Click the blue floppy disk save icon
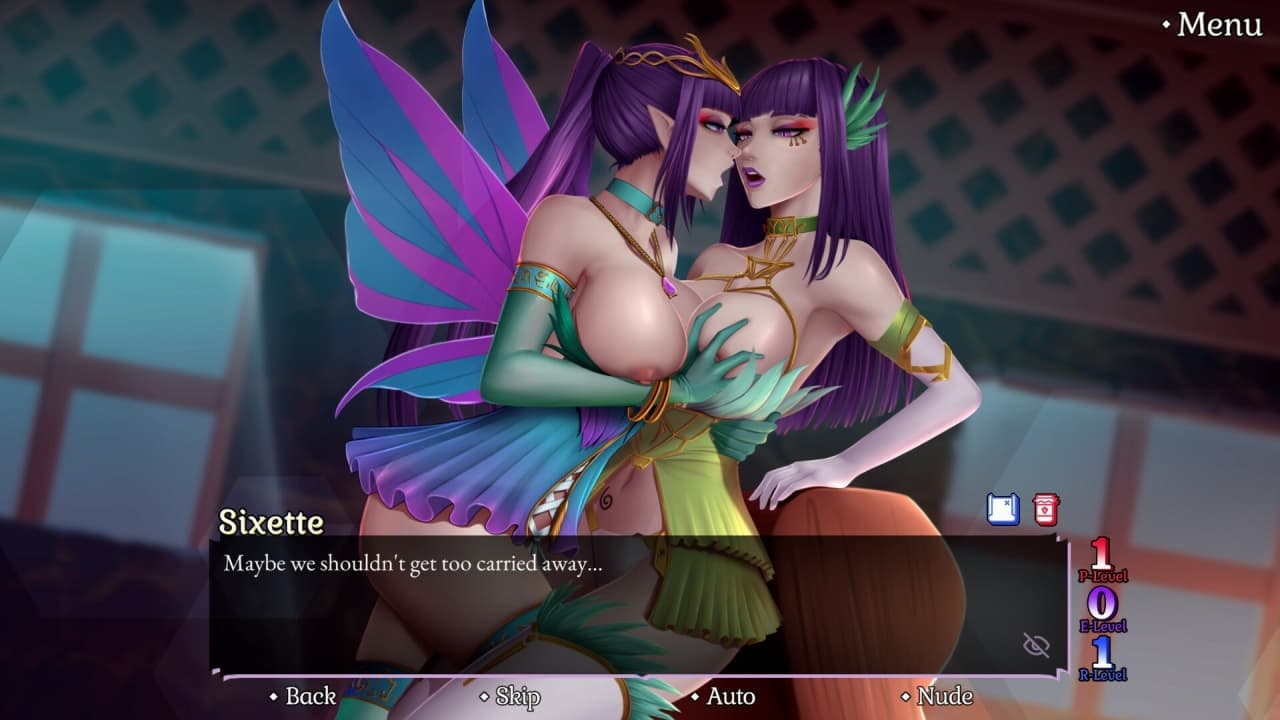This screenshot has height=720, width=1280. 1003,509
